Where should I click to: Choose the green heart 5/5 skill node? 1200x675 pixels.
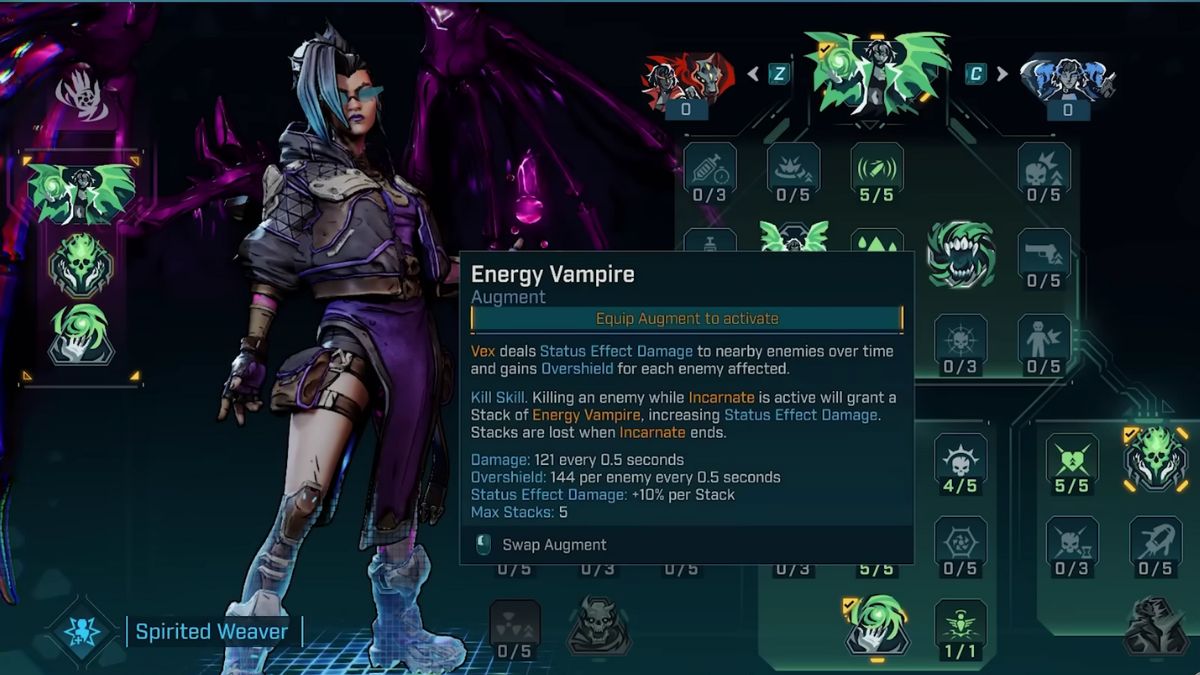point(1072,460)
